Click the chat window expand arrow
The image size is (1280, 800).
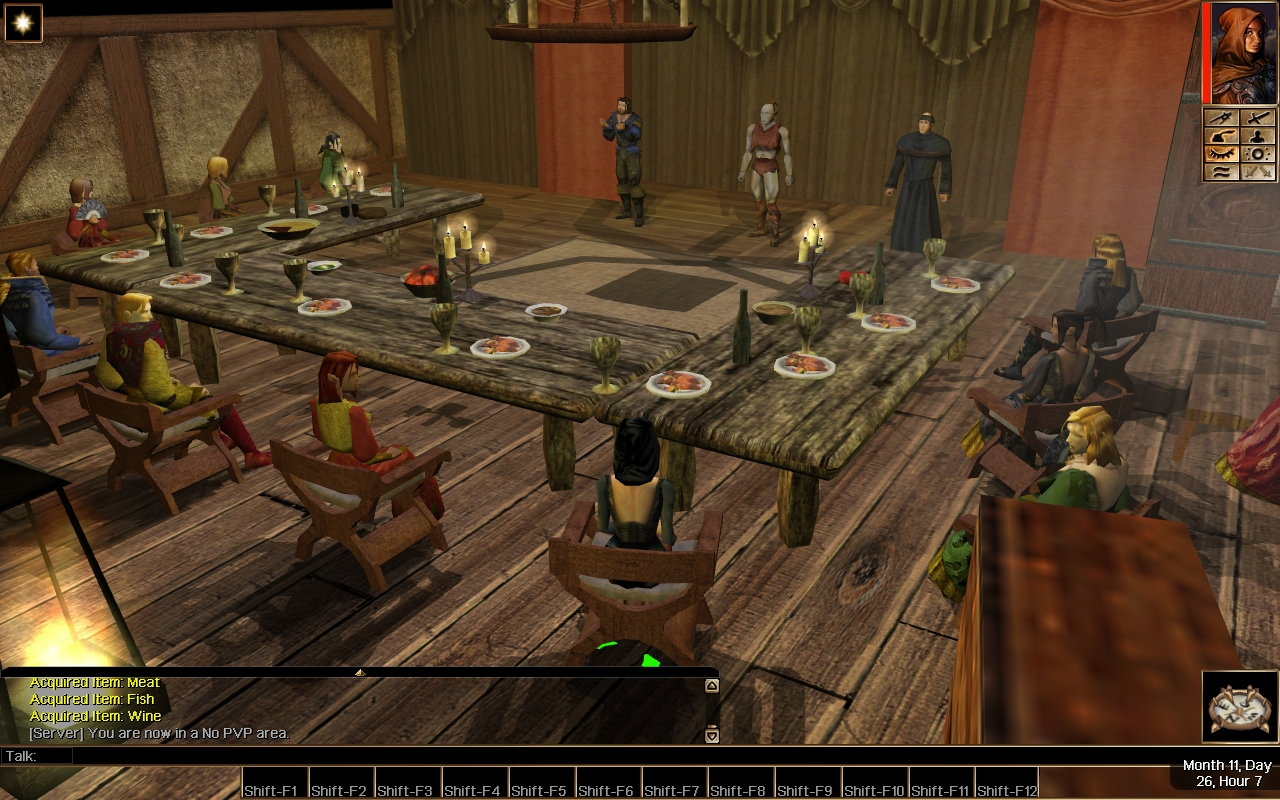tap(360, 672)
